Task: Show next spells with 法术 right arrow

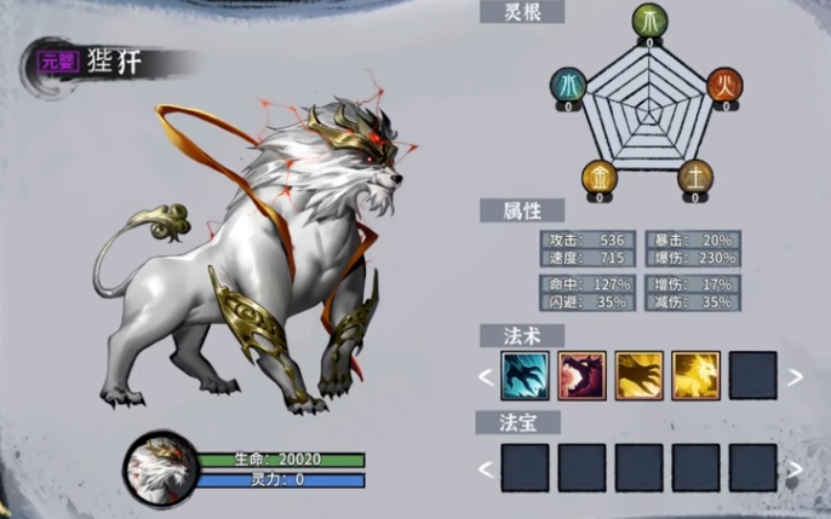Action: [x=795, y=377]
